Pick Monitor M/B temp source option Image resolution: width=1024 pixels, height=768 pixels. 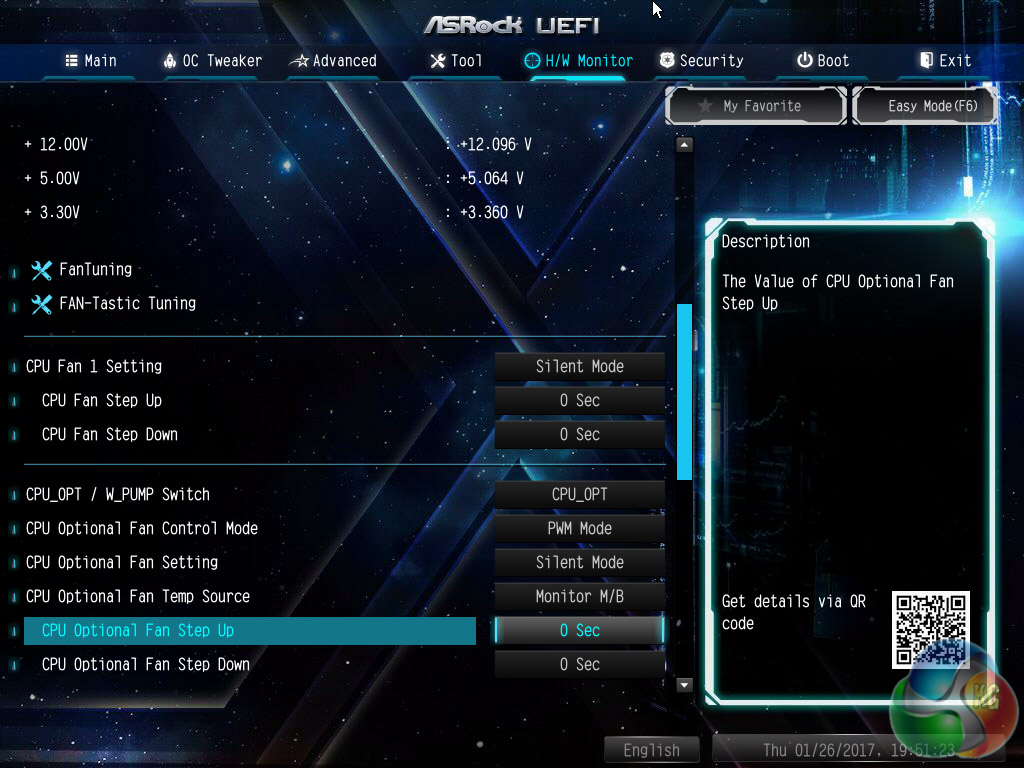[580, 597]
